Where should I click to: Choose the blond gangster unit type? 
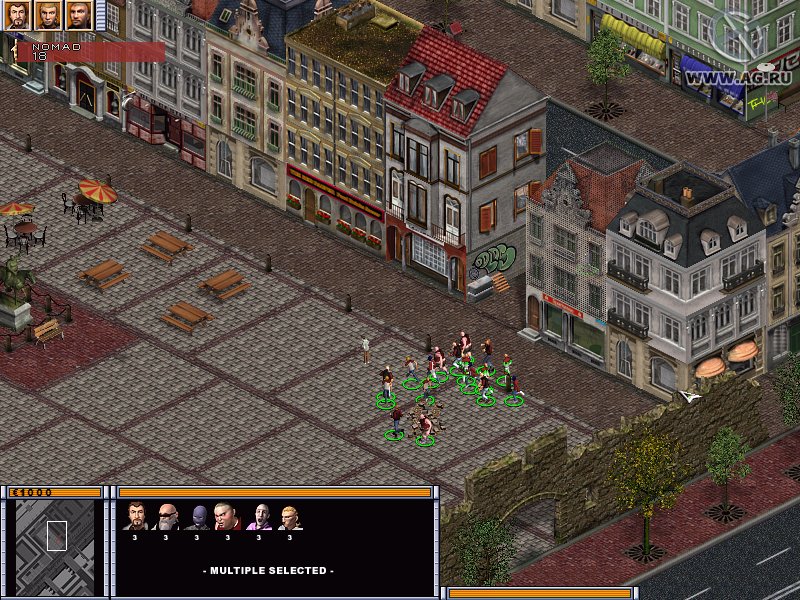tap(290, 516)
